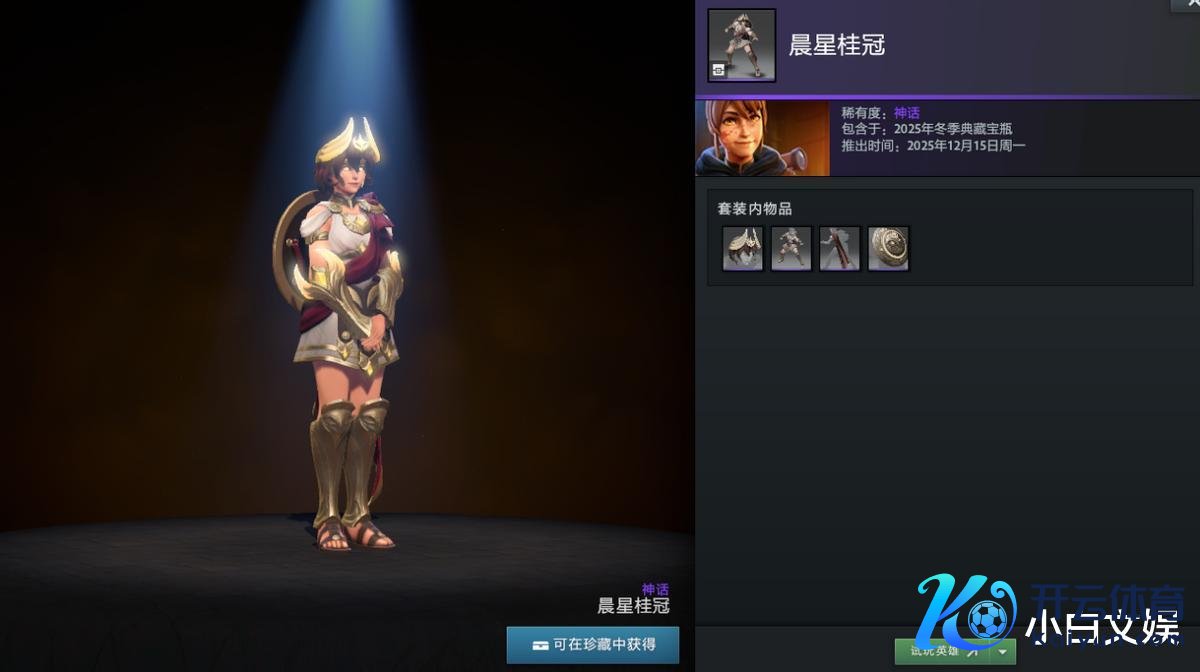
Task: Click the Marci hero portrait
Action: [x=762, y=138]
